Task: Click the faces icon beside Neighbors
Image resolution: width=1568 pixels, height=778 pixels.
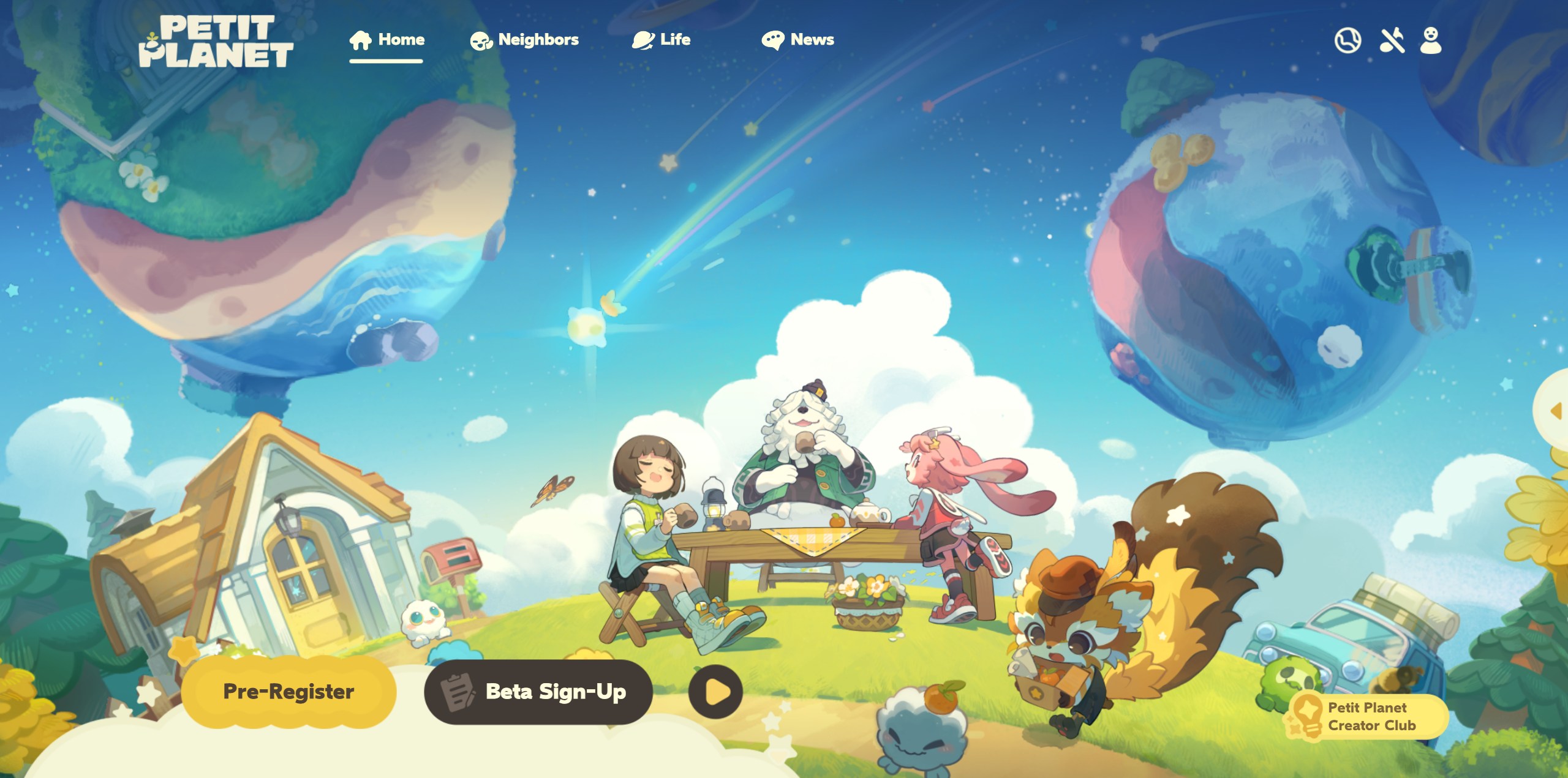Action: (x=481, y=40)
